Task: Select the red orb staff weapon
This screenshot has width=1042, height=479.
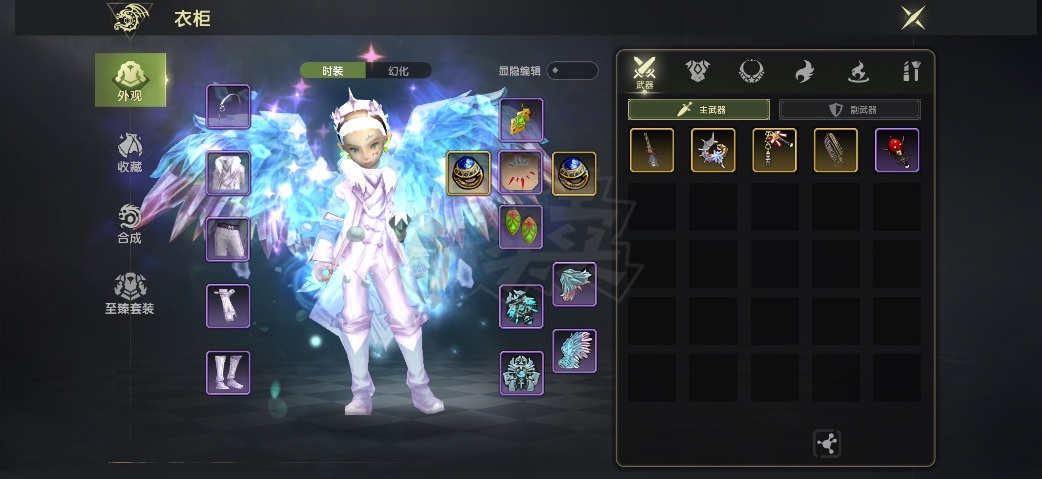Action: coord(896,150)
